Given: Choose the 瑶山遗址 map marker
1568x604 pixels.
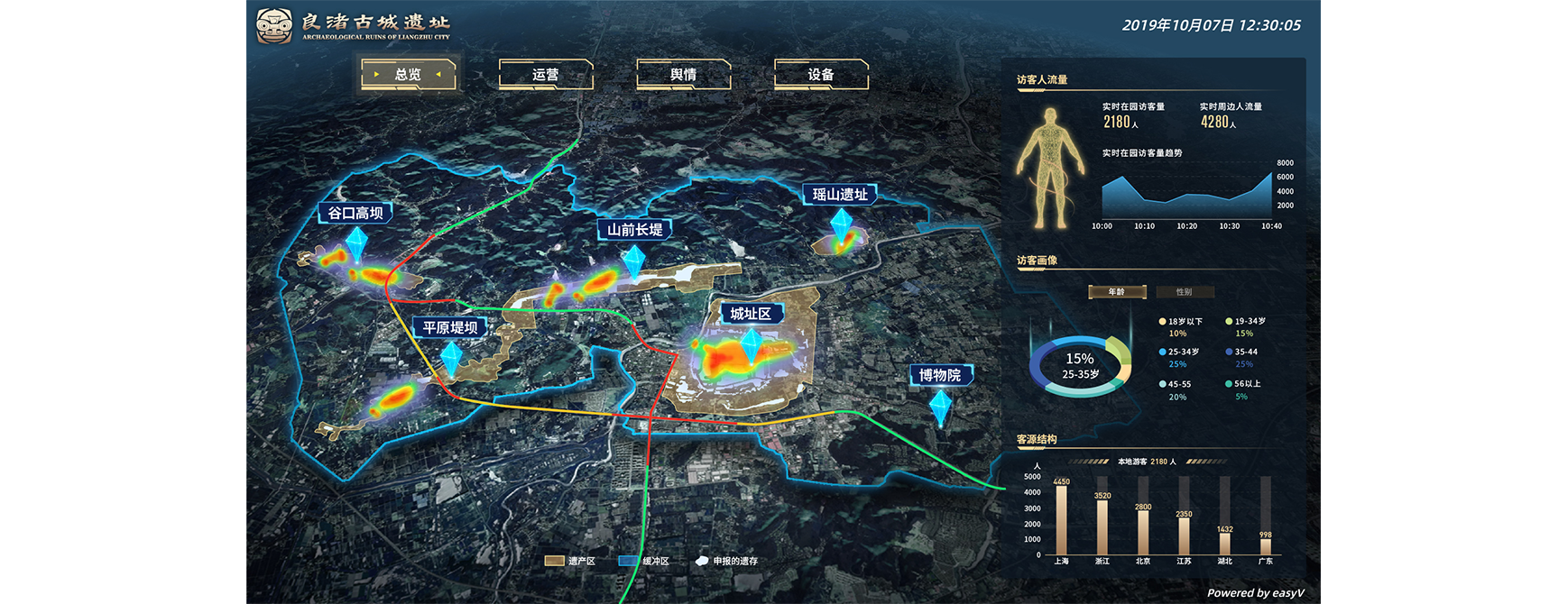Looking at the screenshot, I should point(839,195).
